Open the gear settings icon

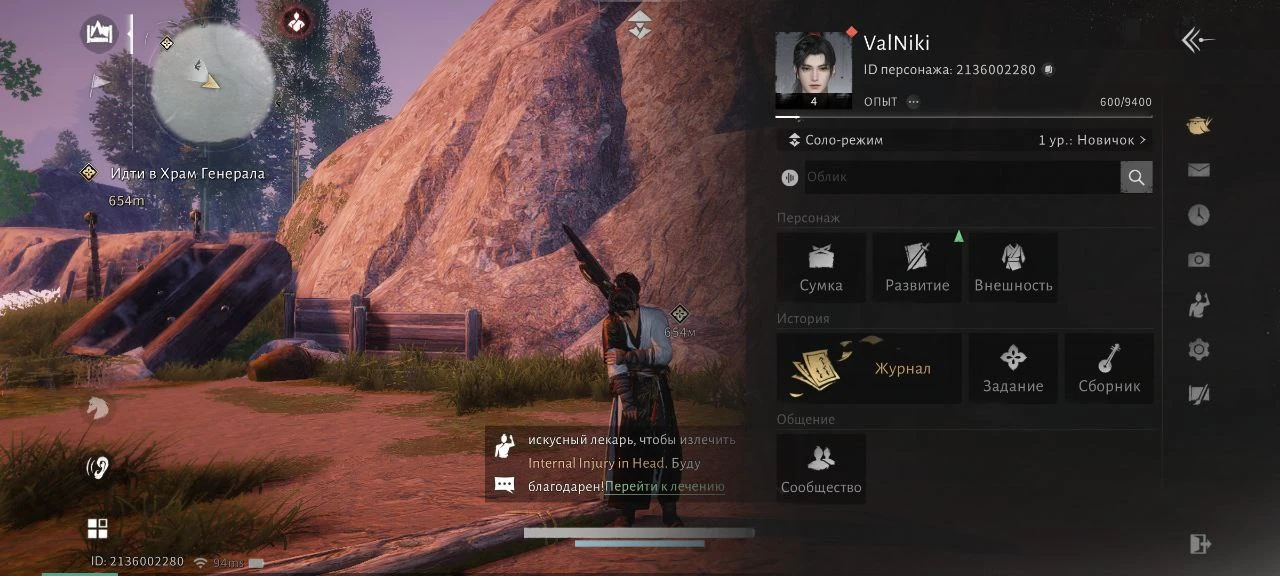[1198, 350]
